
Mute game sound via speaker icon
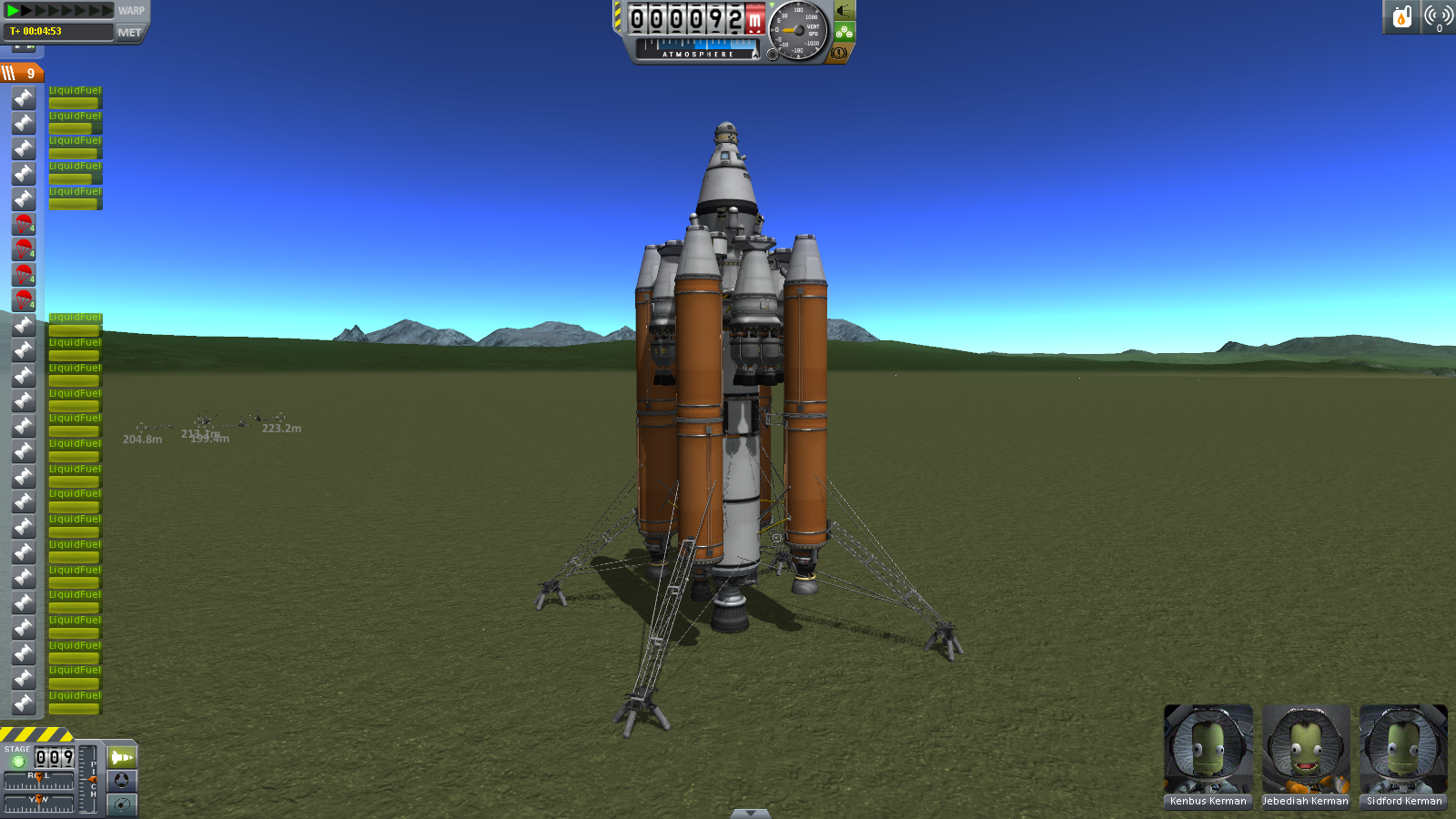[x=842, y=11]
